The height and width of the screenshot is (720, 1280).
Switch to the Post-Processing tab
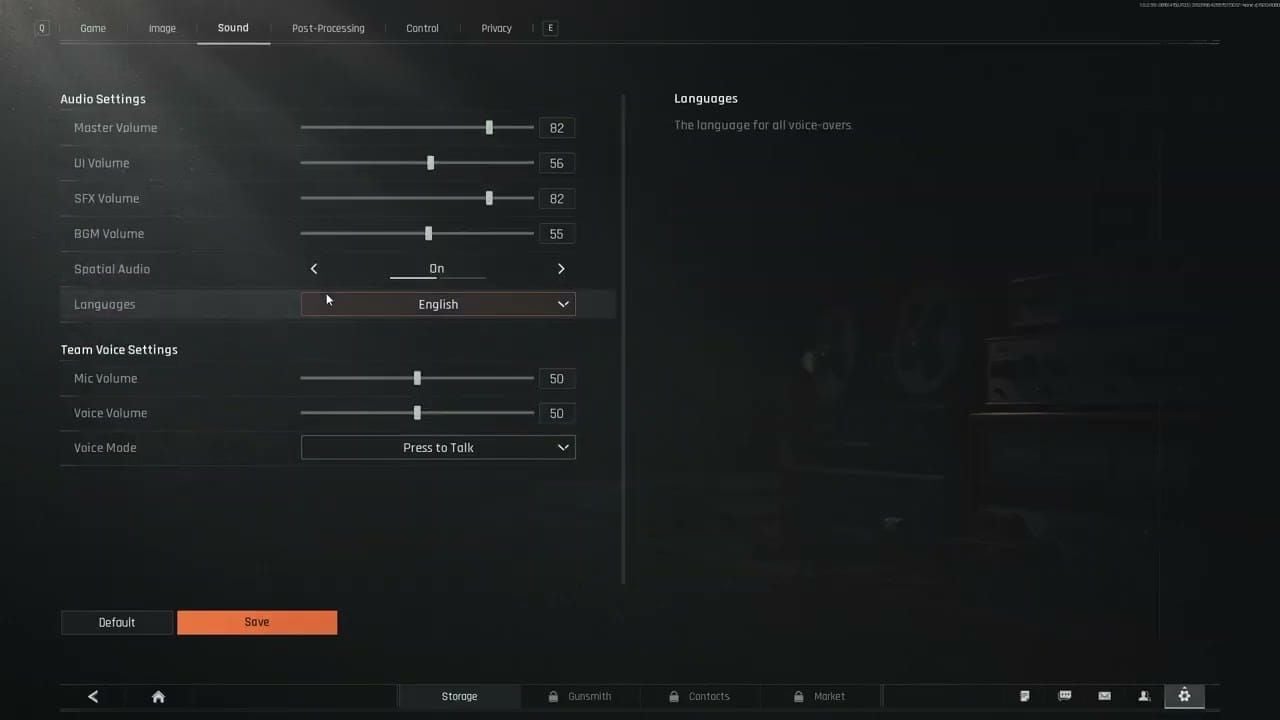click(x=328, y=28)
